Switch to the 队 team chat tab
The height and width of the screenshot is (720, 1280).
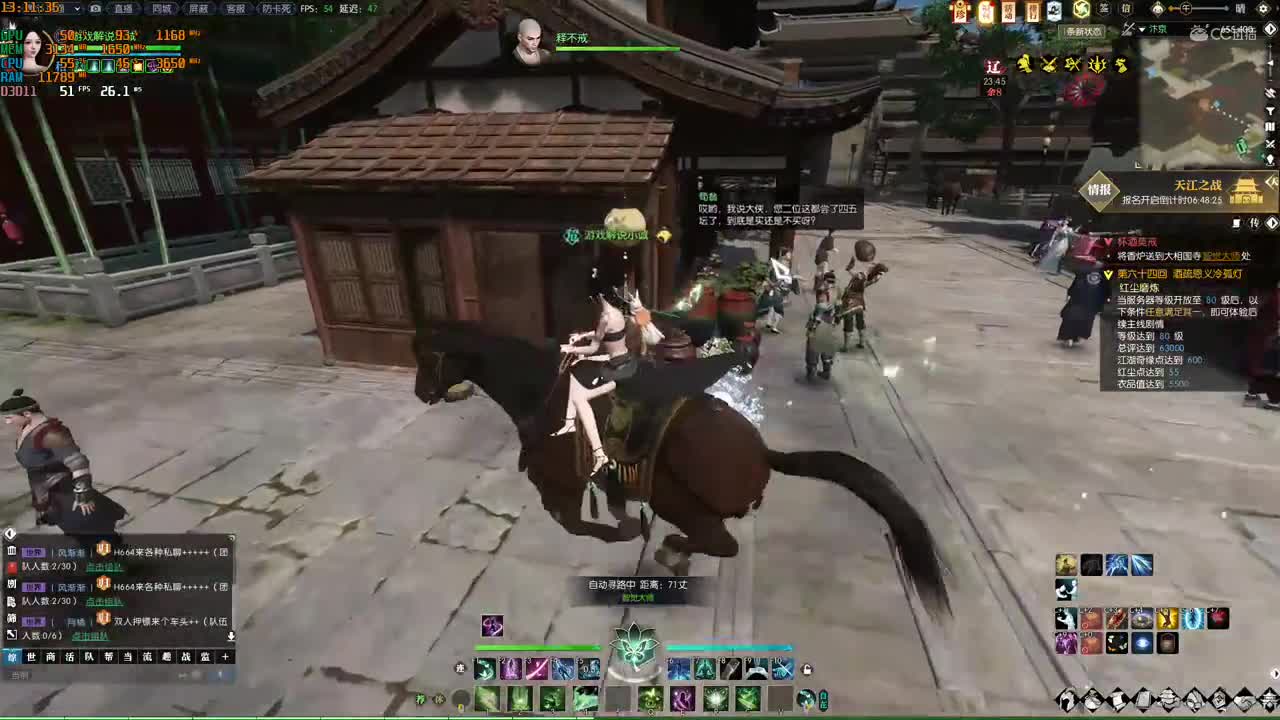88,657
